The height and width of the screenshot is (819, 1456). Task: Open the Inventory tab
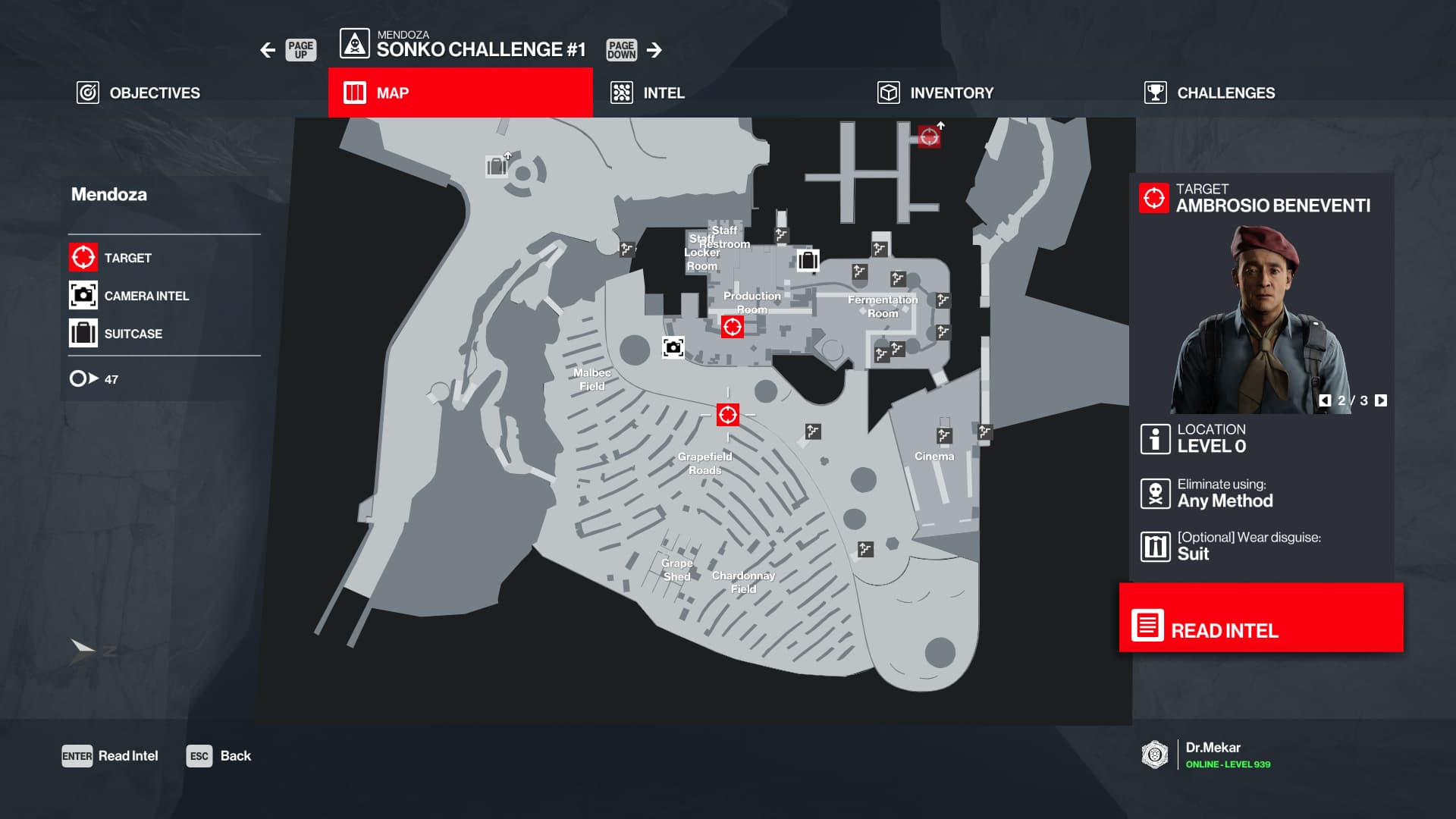coord(935,93)
